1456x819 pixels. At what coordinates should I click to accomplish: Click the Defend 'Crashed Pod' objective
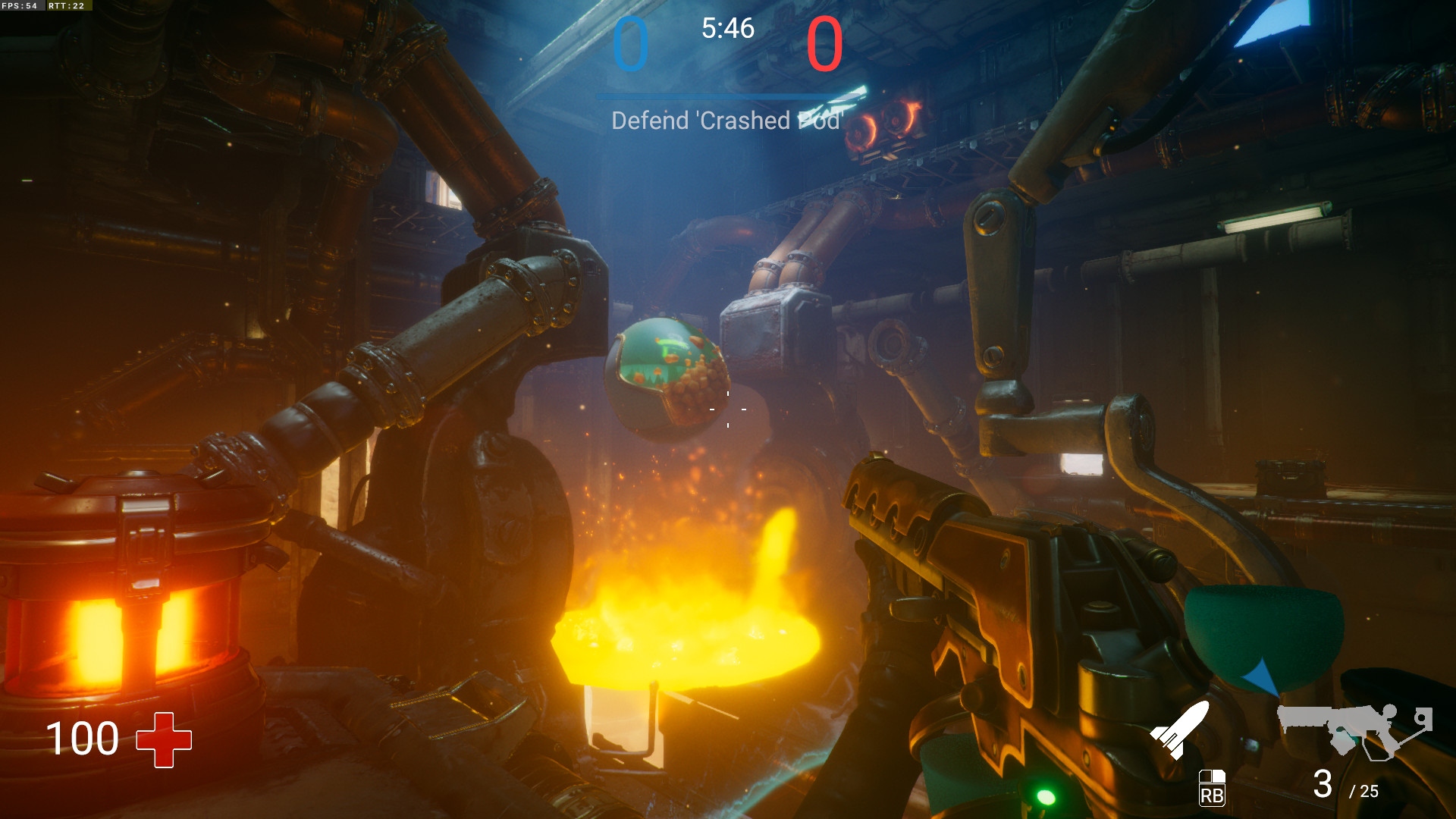point(726,121)
